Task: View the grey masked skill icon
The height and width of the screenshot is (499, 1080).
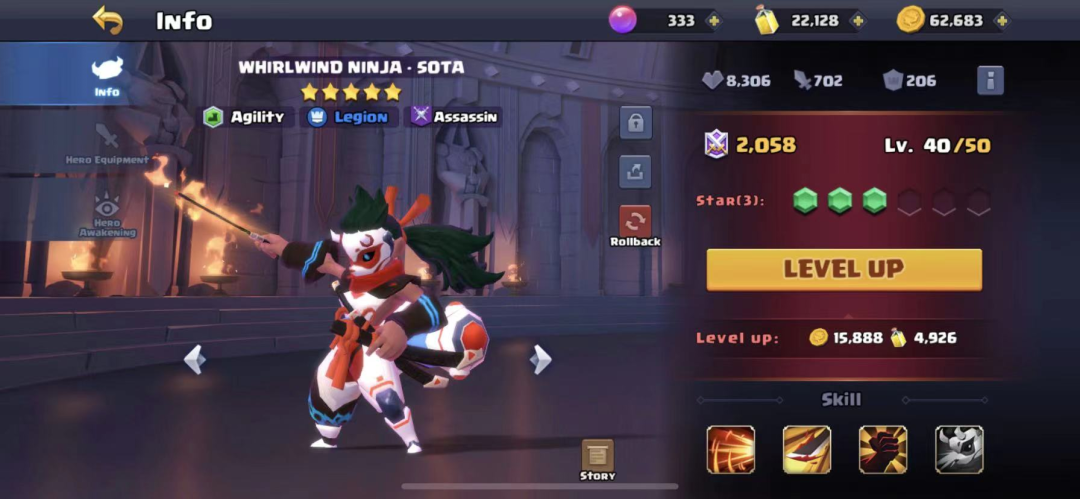Action: point(959,449)
